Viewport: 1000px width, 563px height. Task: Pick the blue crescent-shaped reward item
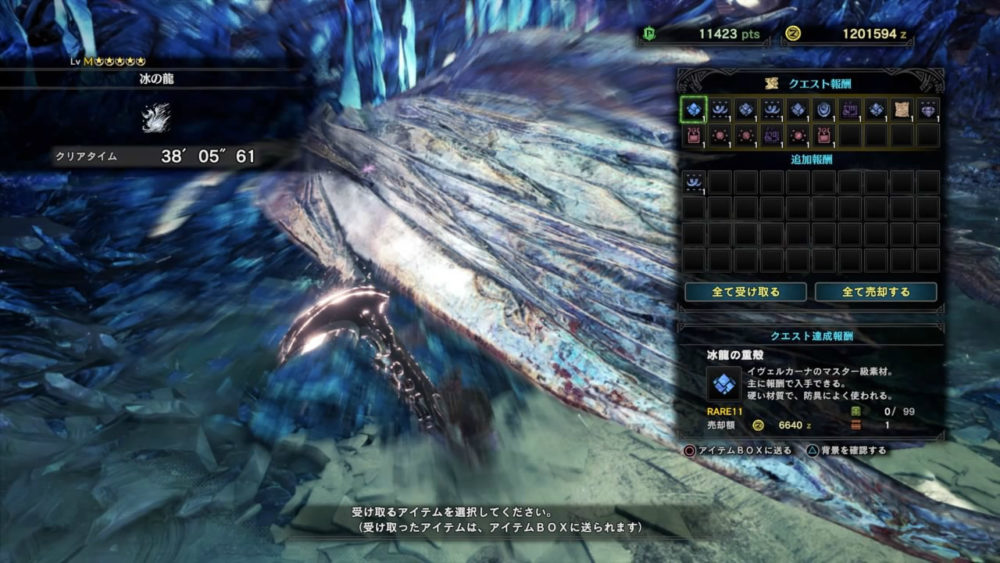click(824, 109)
